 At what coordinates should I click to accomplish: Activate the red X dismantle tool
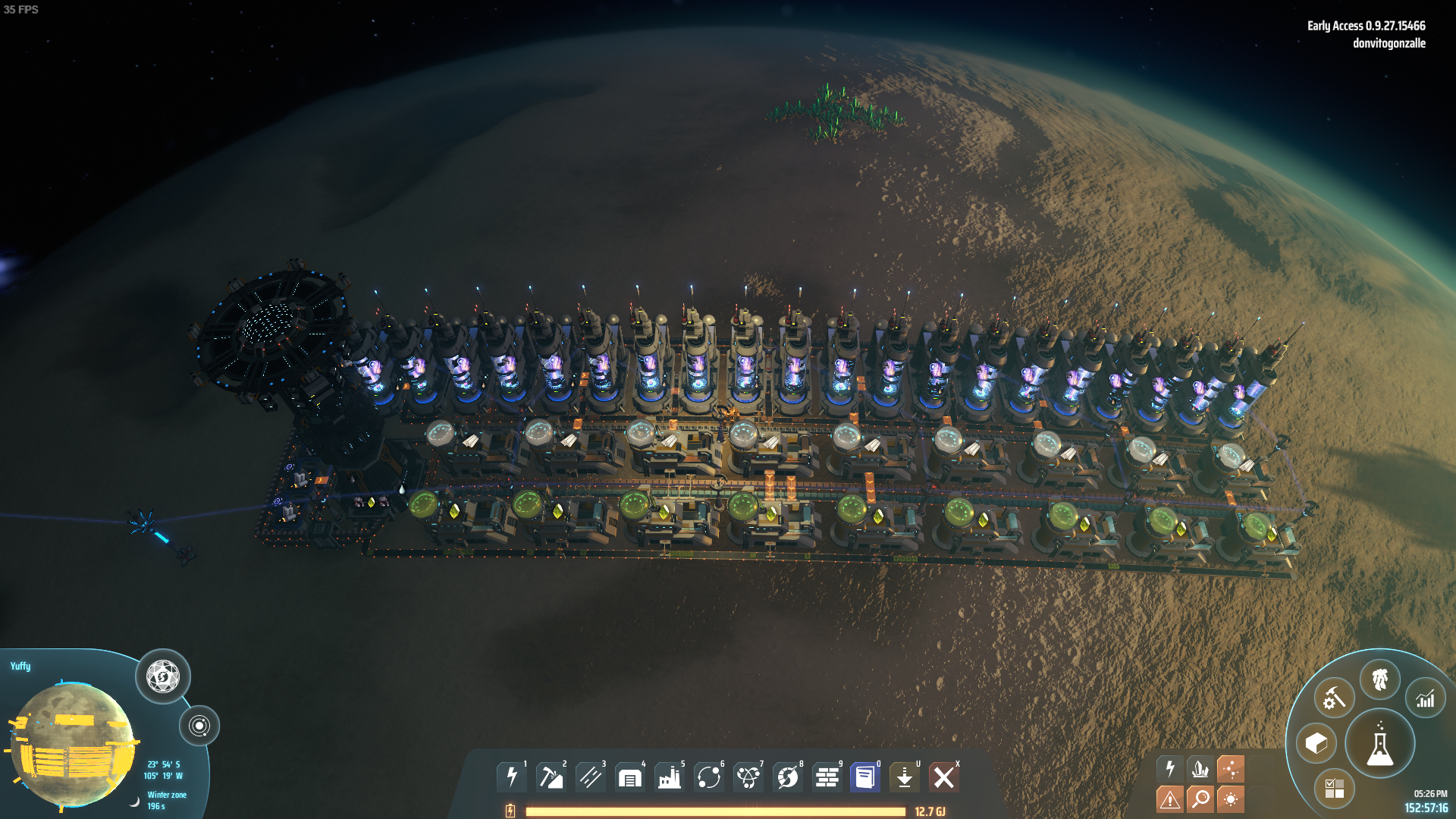pos(944,777)
